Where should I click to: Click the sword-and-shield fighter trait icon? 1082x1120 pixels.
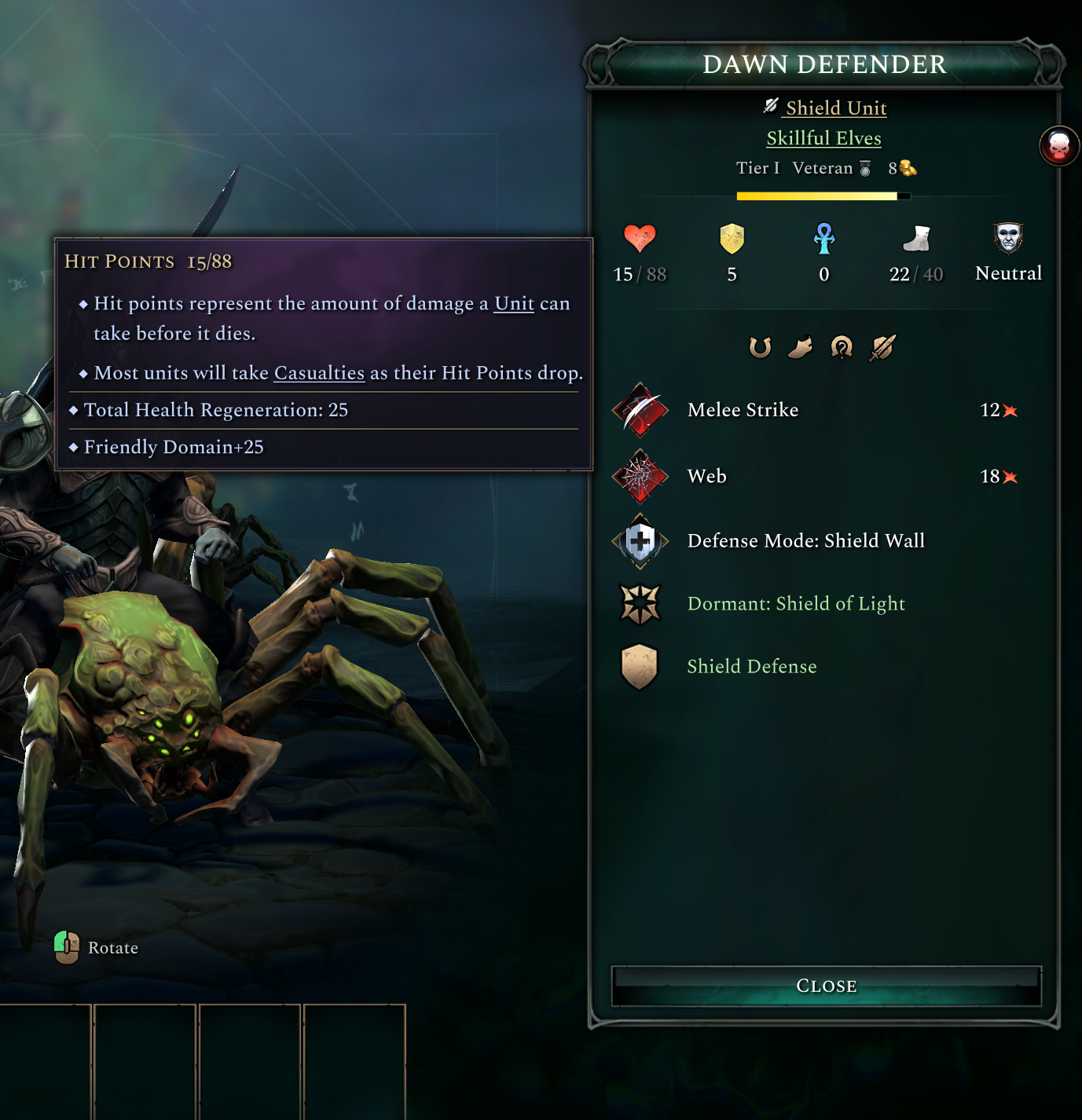click(x=881, y=348)
